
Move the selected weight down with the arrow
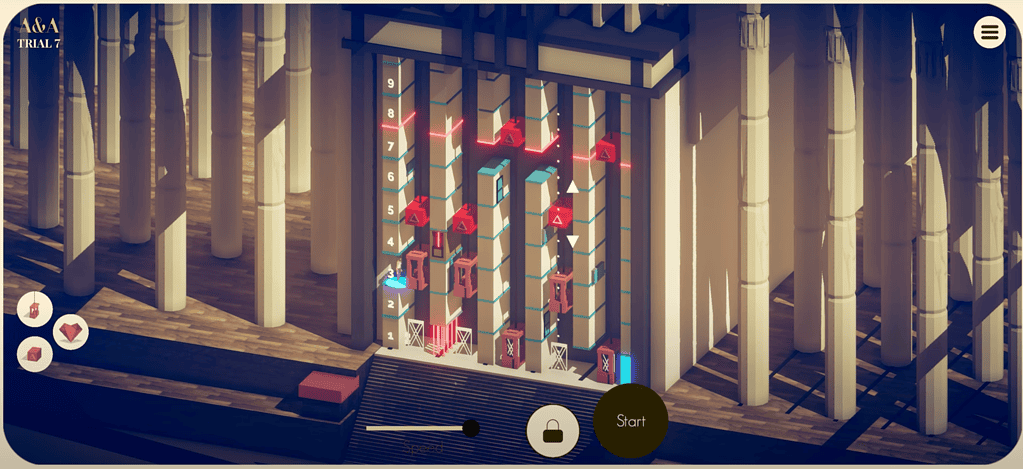(572, 241)
